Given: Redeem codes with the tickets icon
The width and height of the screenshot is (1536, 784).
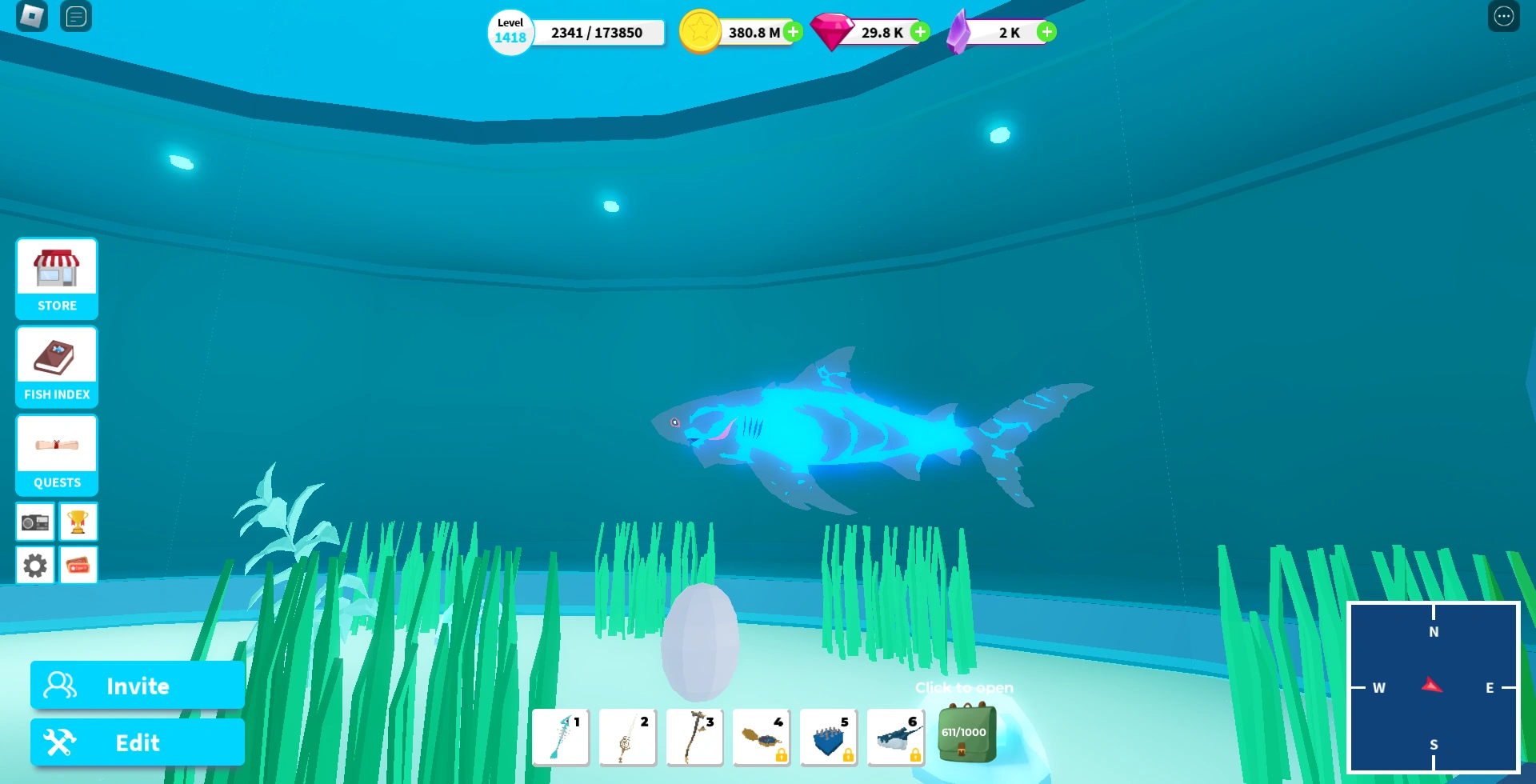Looking at the screenshot, I should pos(78,564).
